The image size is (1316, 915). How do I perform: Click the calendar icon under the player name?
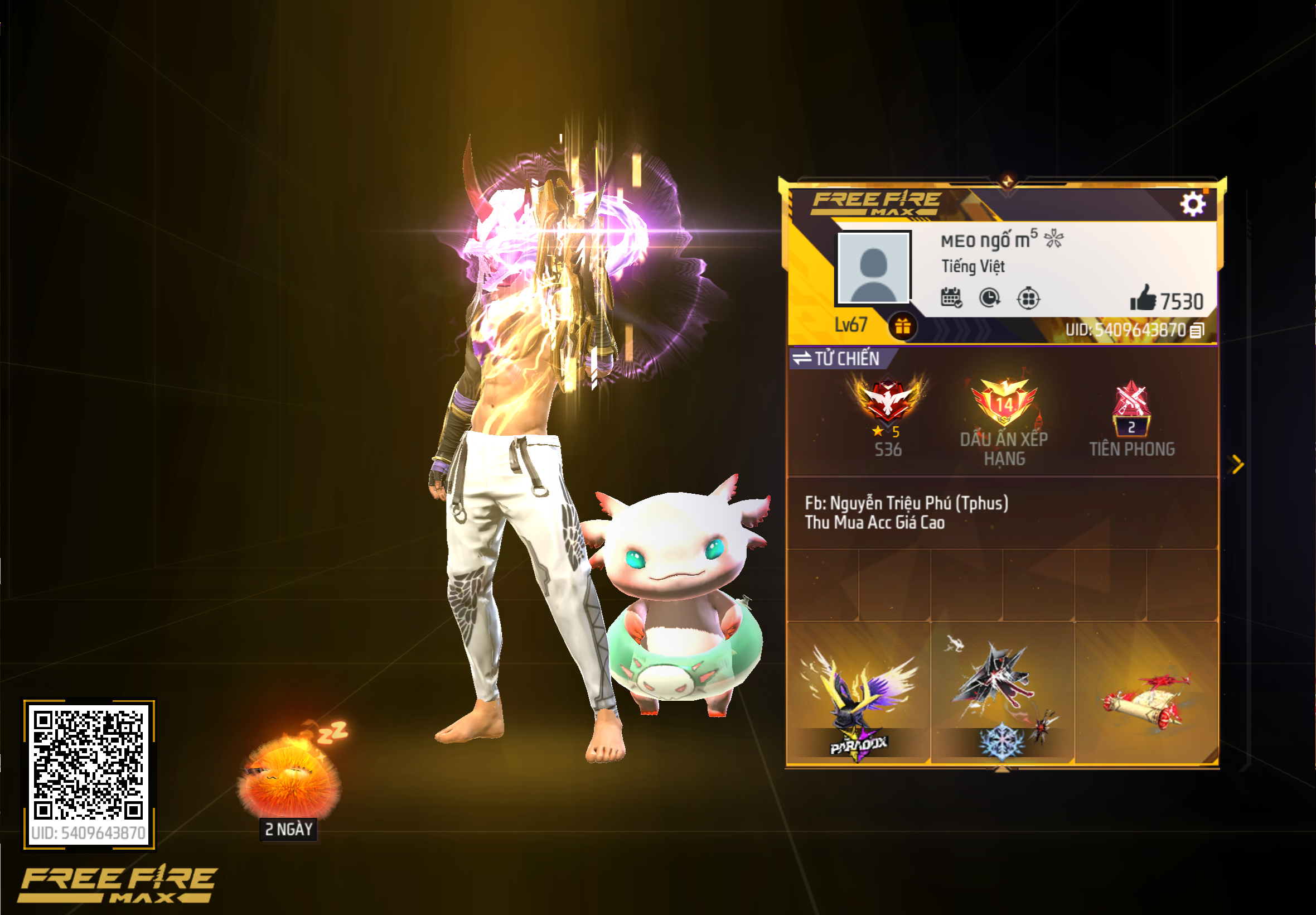point(951,299)
